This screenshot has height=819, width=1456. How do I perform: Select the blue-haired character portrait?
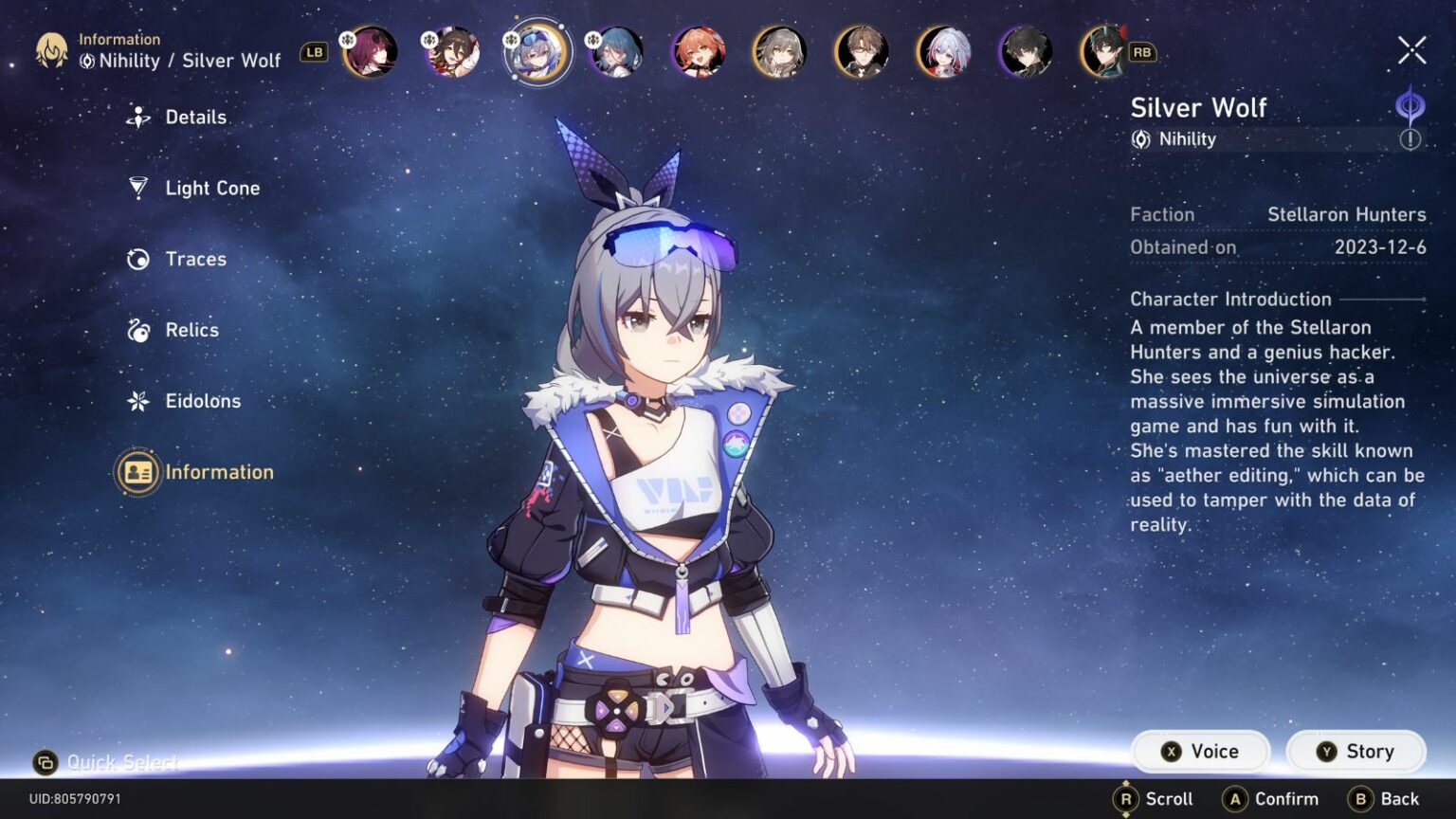coord(616,51)
